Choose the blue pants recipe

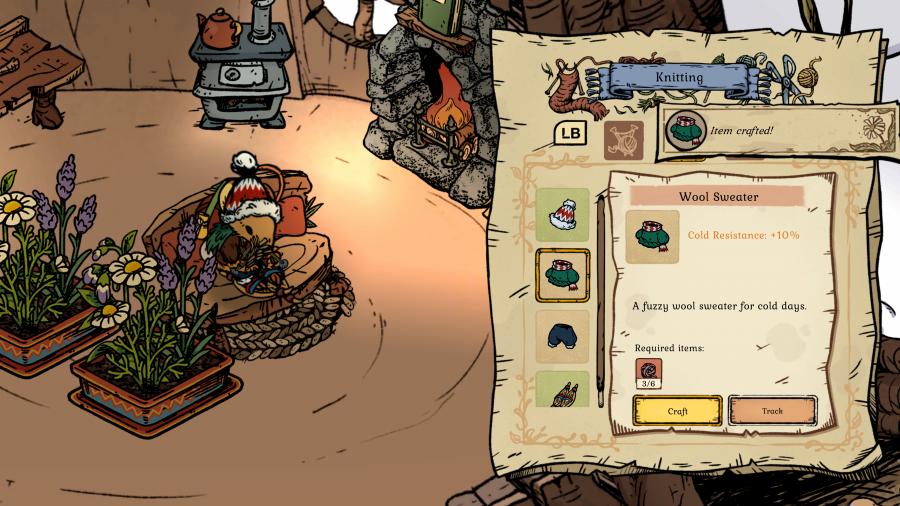point(562,336)
